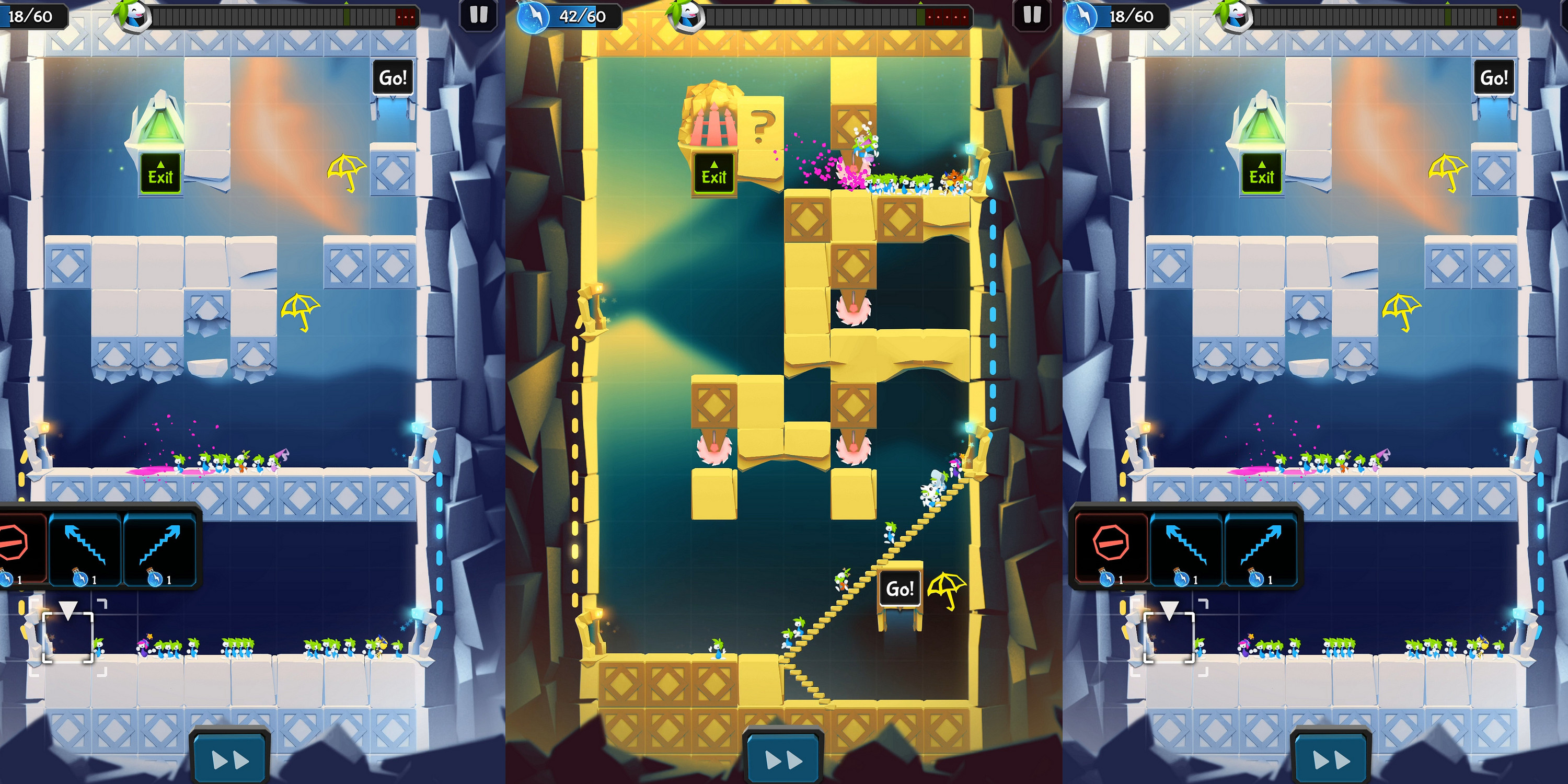Pause the yellow cave level

(1032, 15)
